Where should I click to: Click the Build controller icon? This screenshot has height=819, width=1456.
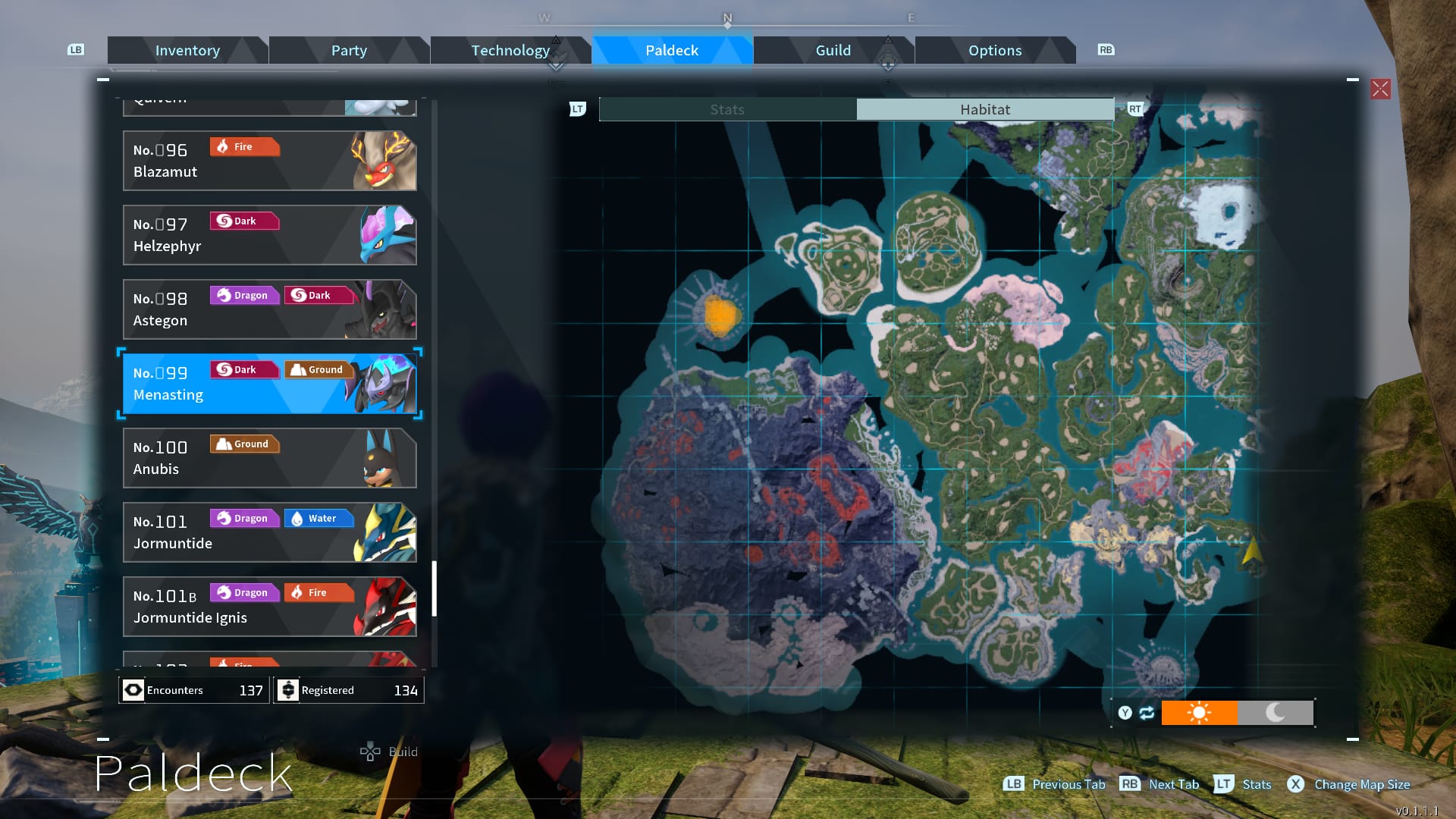point(369,752)
